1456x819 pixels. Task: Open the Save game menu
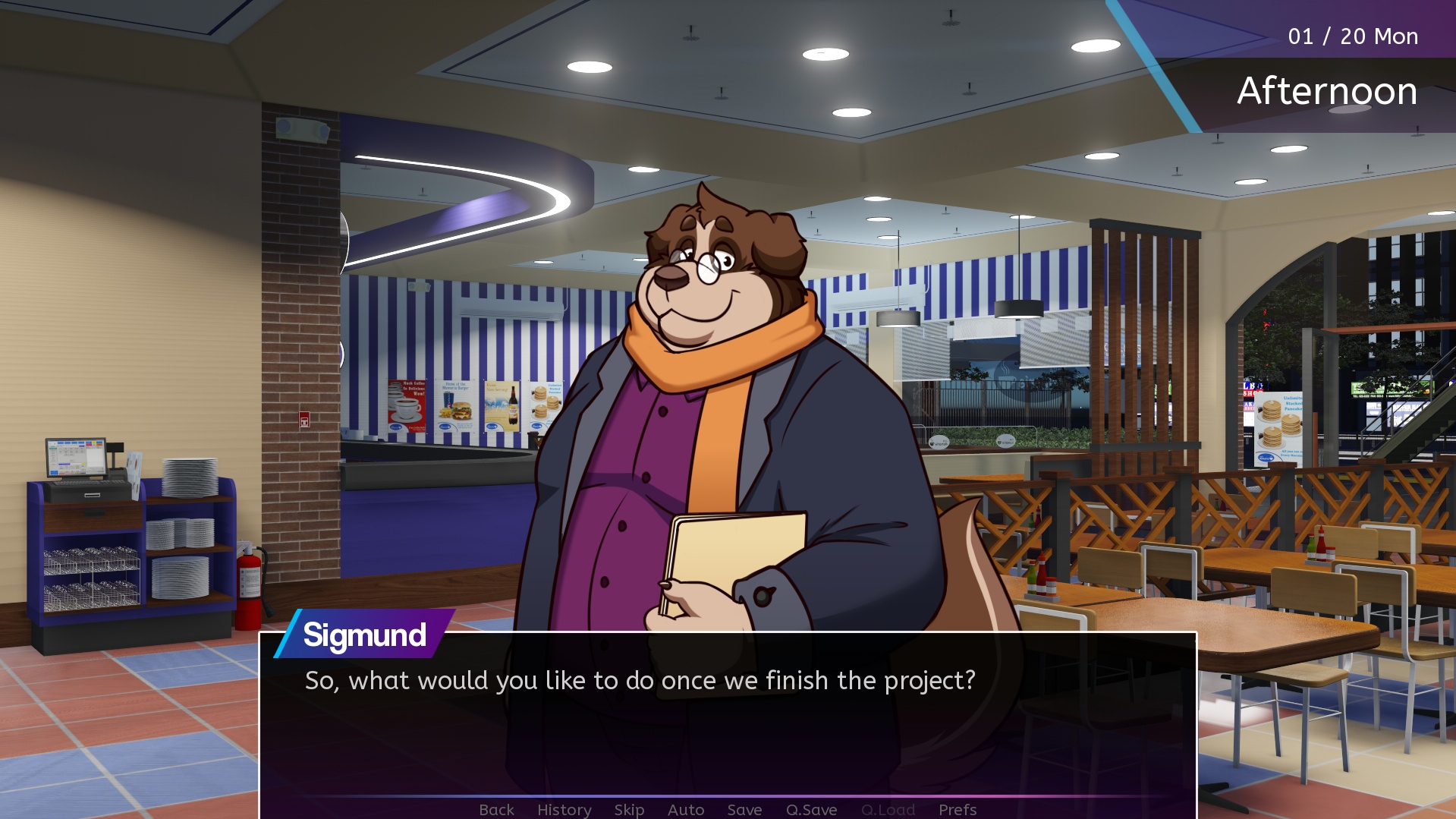pos(744,809)
